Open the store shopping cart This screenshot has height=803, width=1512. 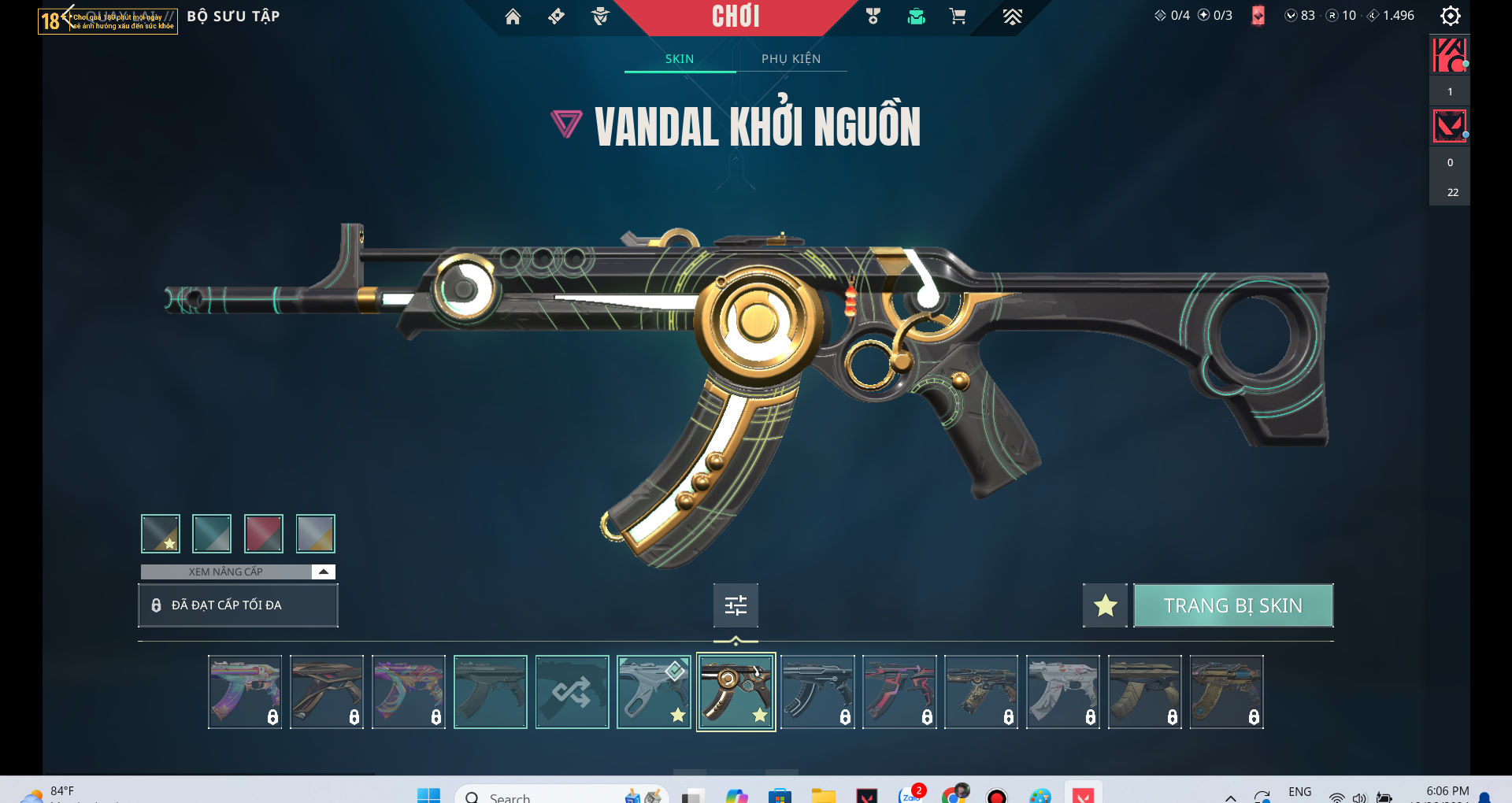tap(958, 17)
